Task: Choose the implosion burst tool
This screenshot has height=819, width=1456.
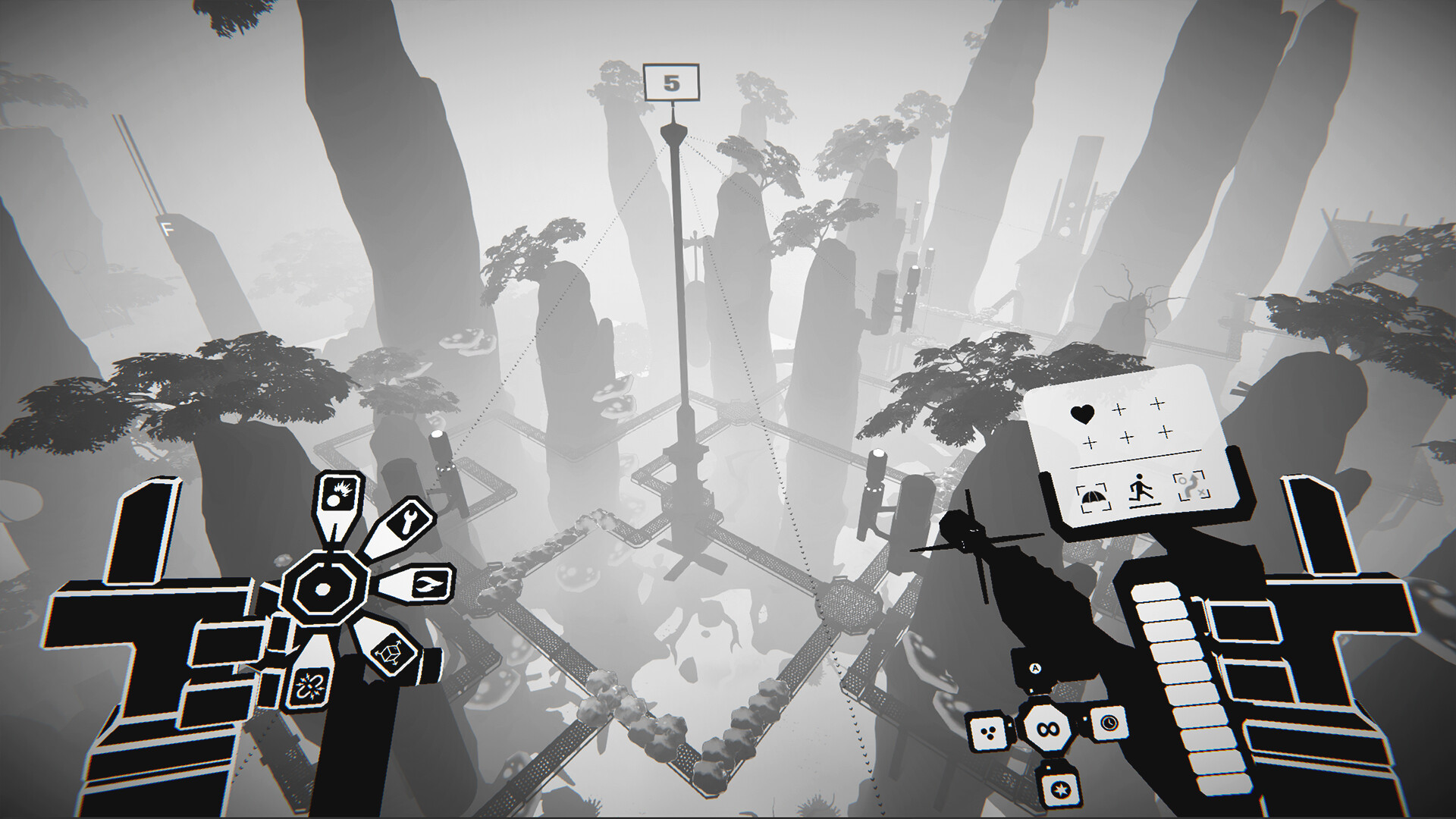Action: tap(309, 686)
